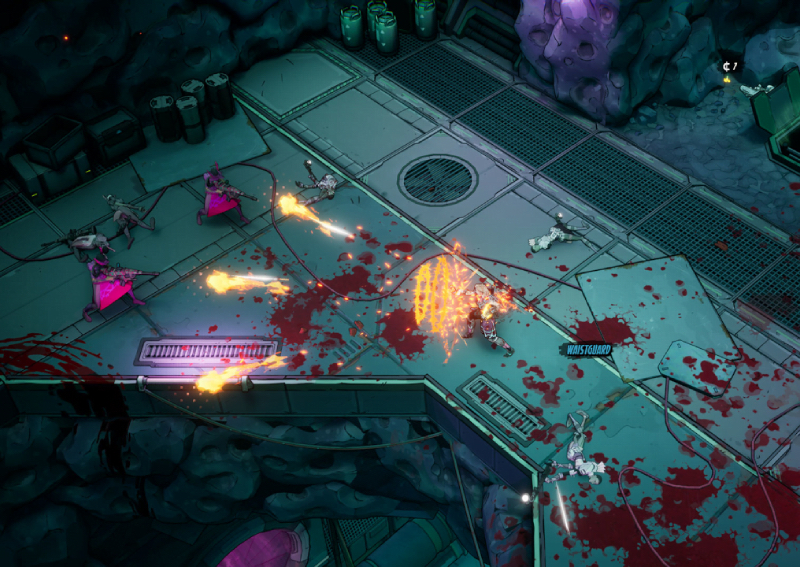Collect the ¢7 credits drop label
This screenshot has height=567, width=800.
tap(730, 66)
